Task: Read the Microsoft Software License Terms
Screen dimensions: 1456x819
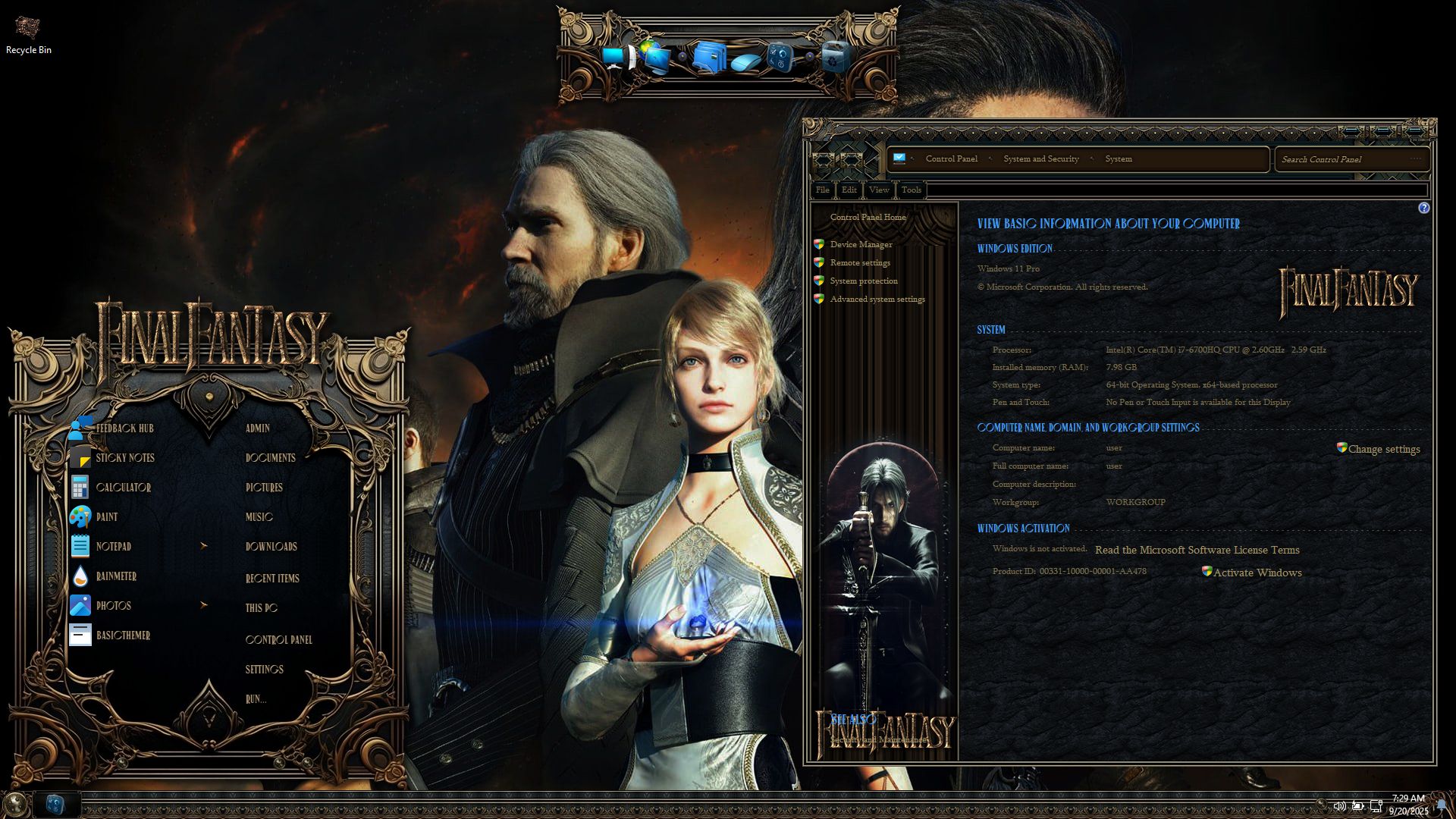Action: coord(1197,550)
